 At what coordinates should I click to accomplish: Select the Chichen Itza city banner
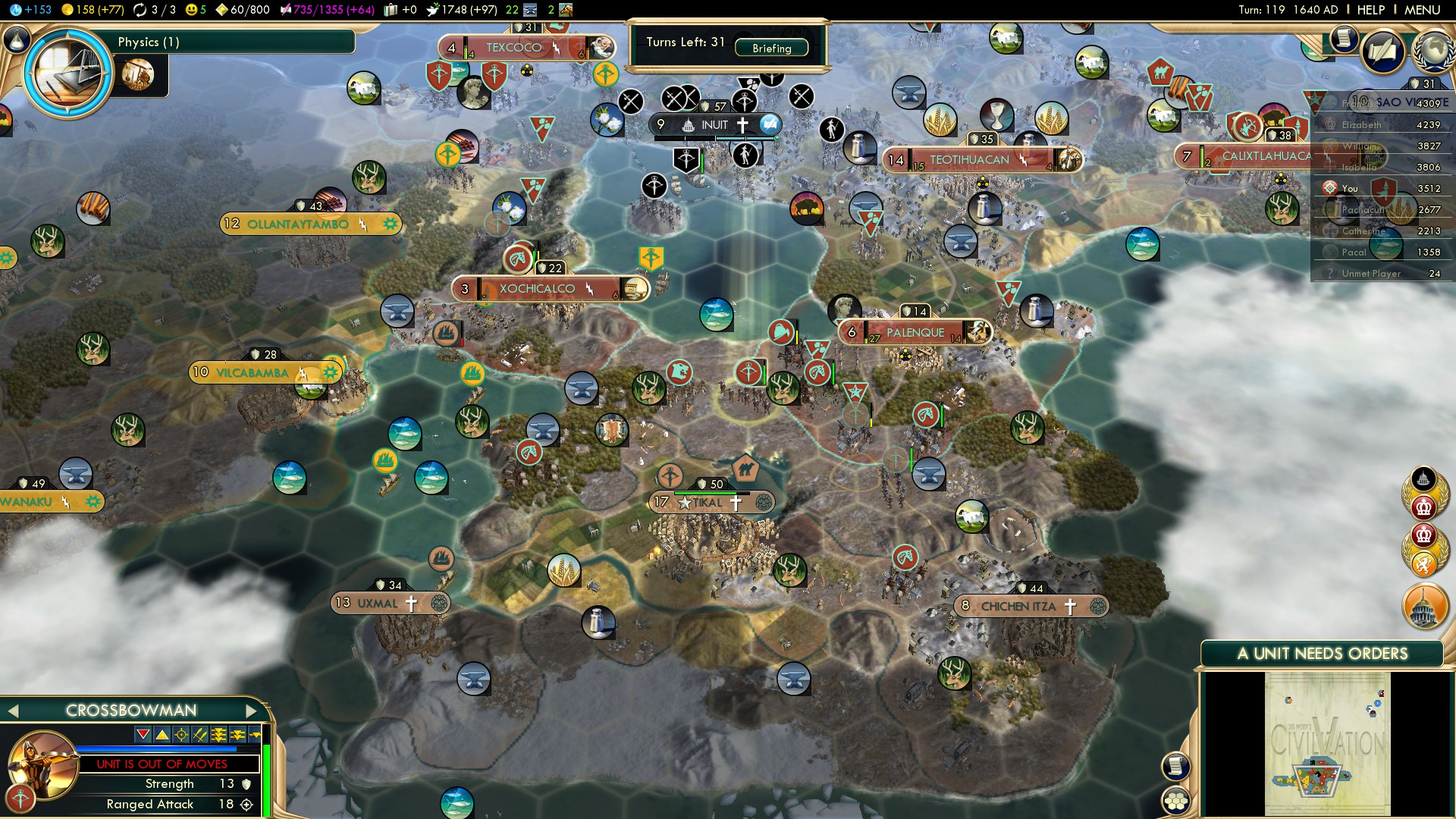tap(1018, 606)
